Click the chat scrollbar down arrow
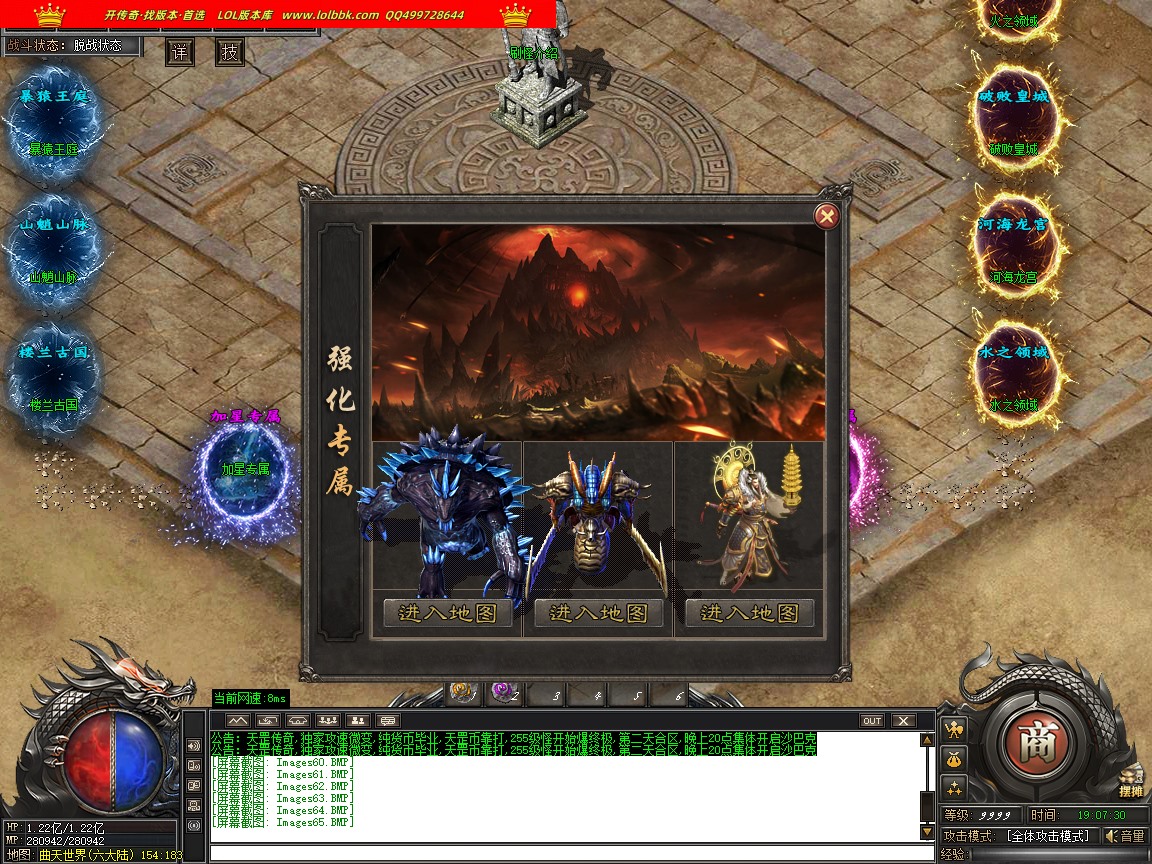The image size is (1152, 864). point(927,832)
